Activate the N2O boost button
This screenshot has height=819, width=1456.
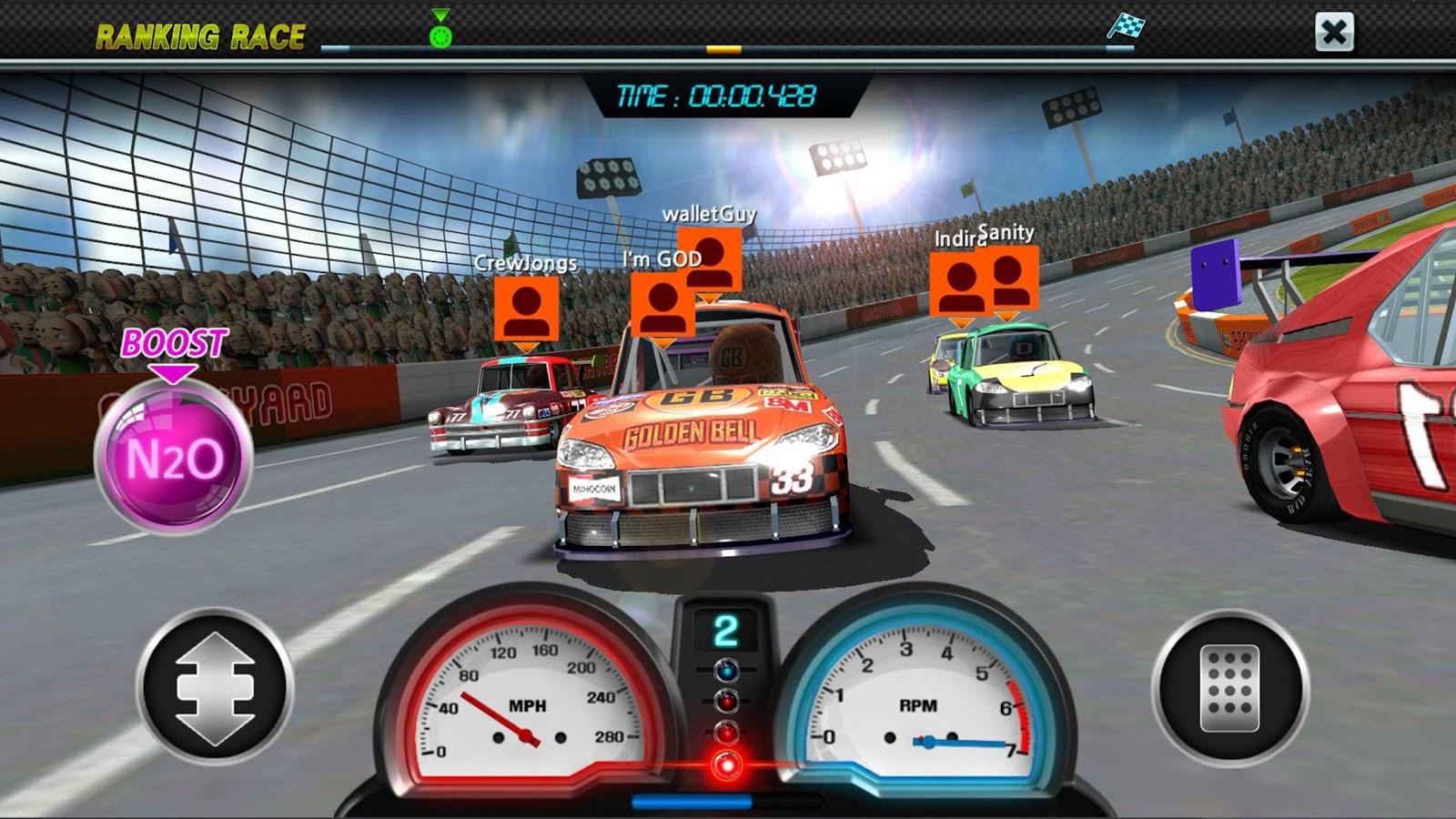(173, 456)
